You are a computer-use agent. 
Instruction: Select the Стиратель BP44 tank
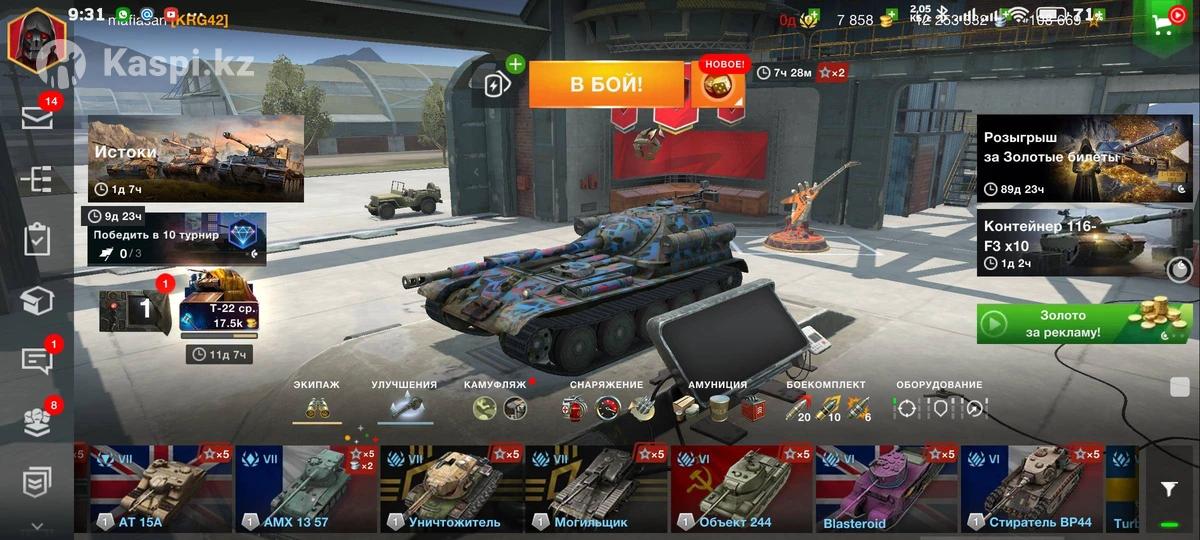coord(1032,490)
